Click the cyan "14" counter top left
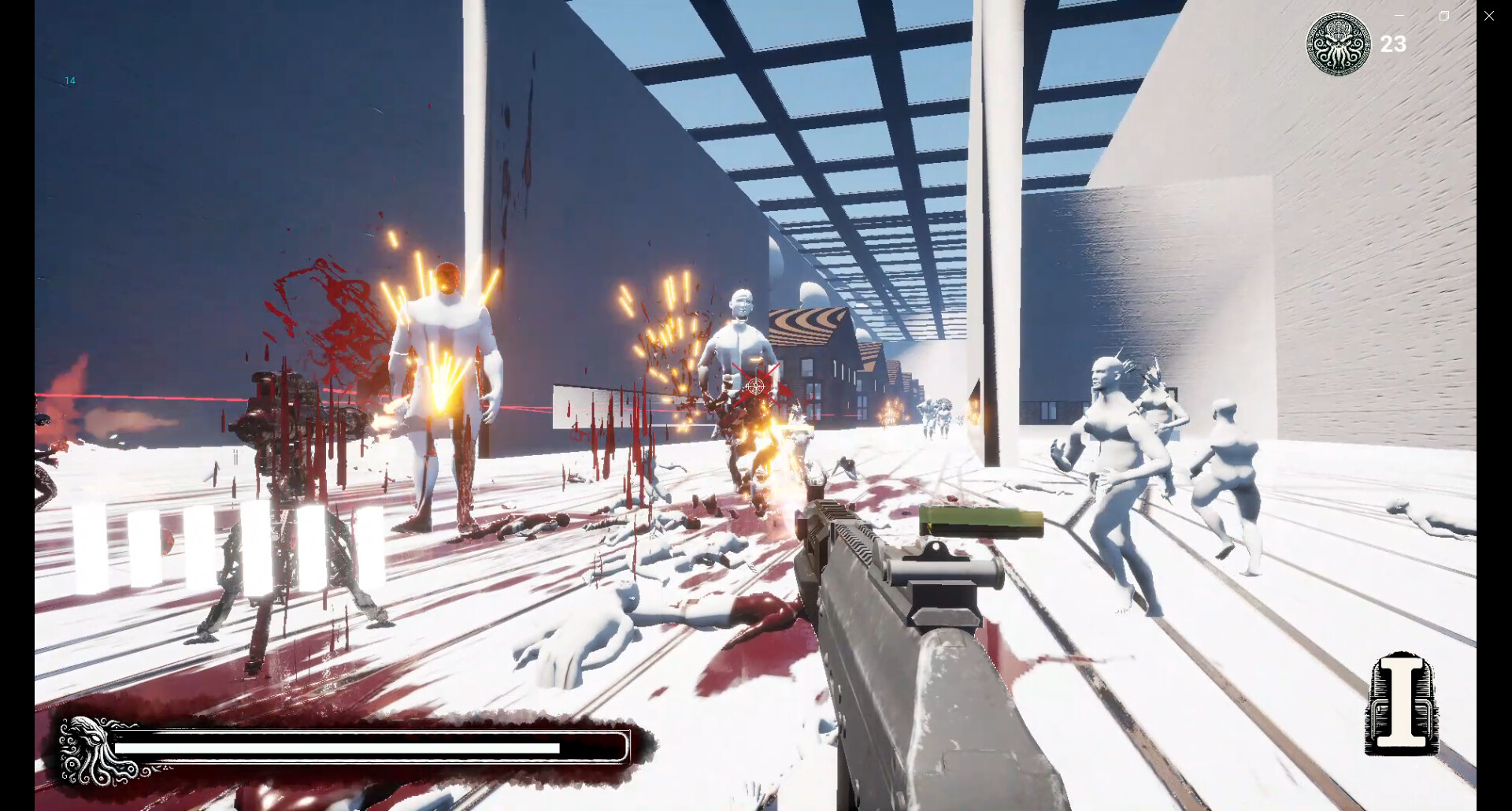This screenshot has height=811, width=1512. (70, 80)
